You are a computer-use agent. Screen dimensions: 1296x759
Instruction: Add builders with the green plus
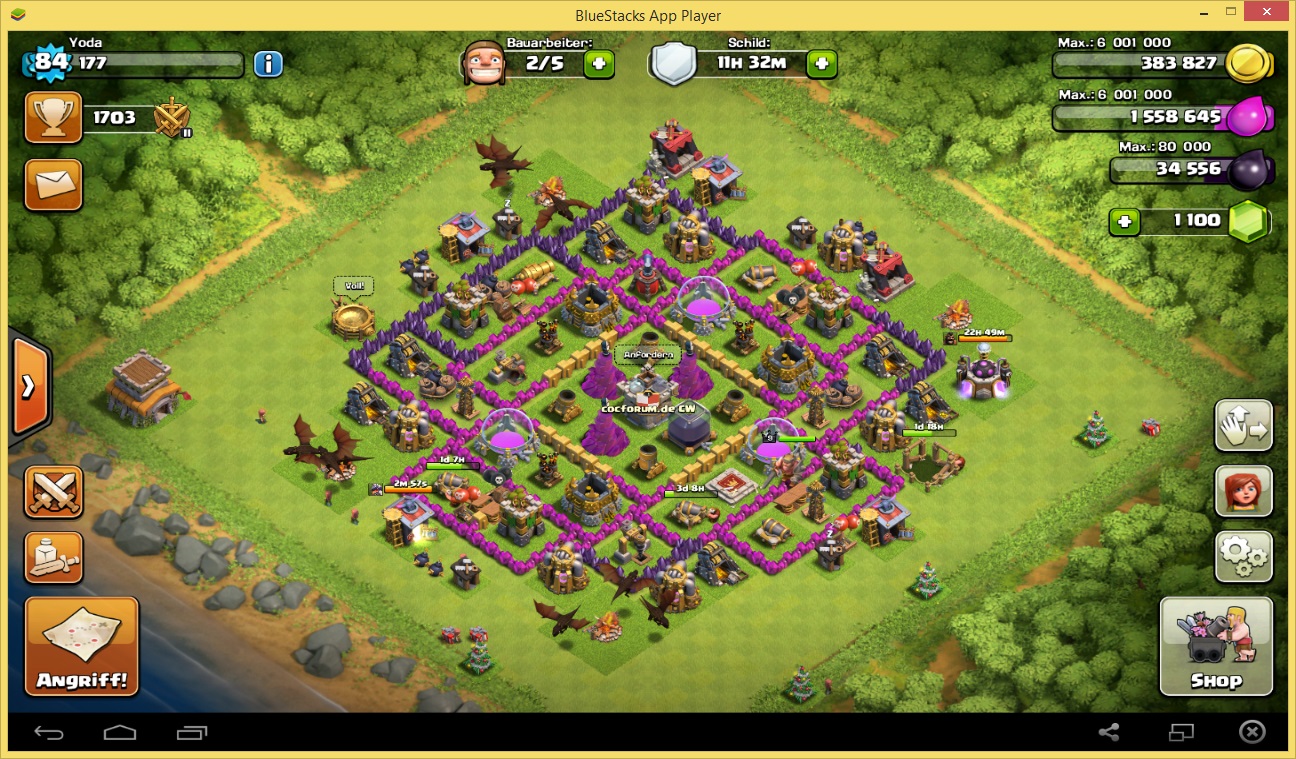[599, 63]
